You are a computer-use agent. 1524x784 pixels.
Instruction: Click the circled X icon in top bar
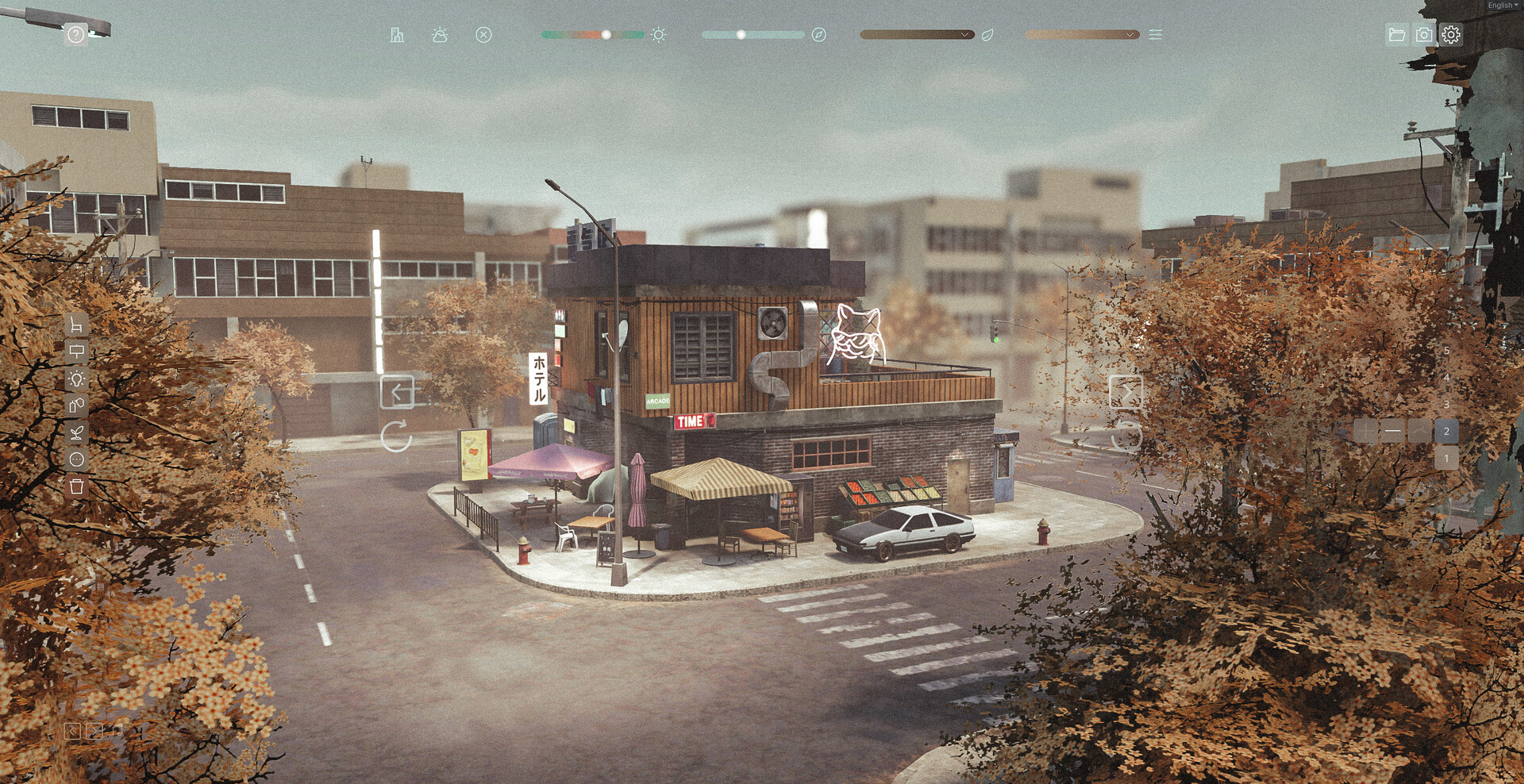coord(483,35)
